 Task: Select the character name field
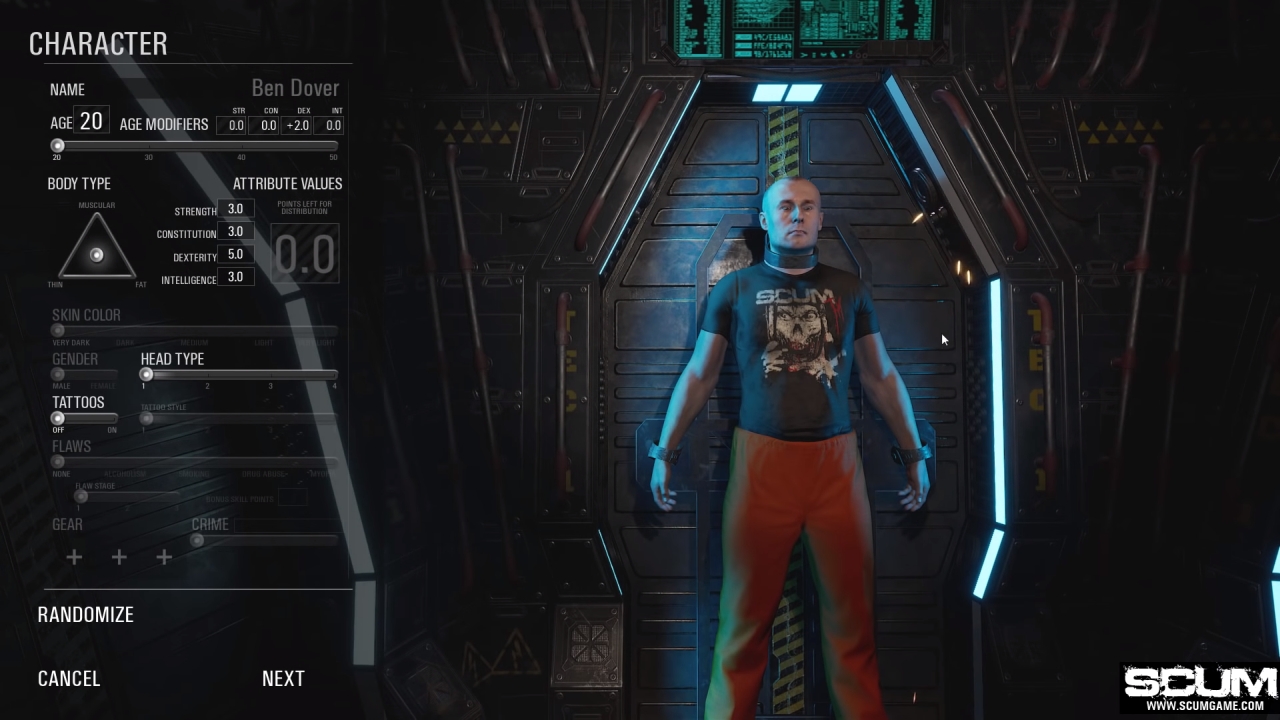click(294, 89)
